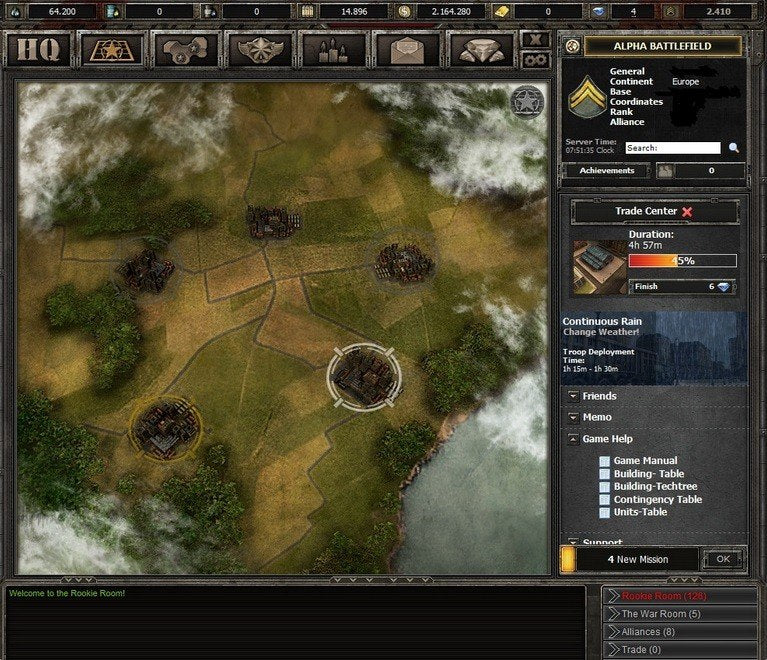Select the circled base on the map

[364, 375]
